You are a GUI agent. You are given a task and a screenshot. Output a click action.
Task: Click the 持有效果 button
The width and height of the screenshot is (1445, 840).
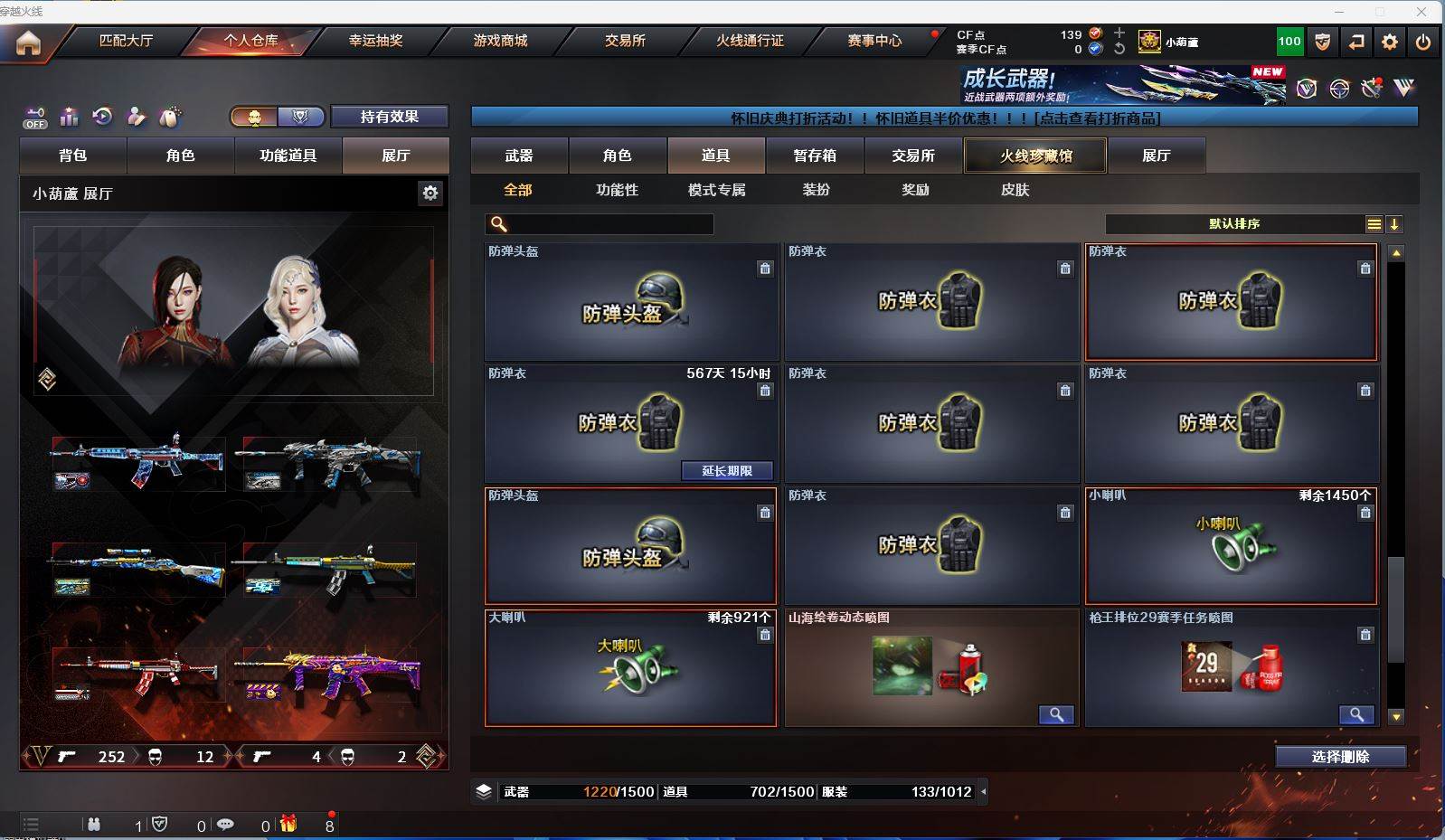(x=389, y=117)
